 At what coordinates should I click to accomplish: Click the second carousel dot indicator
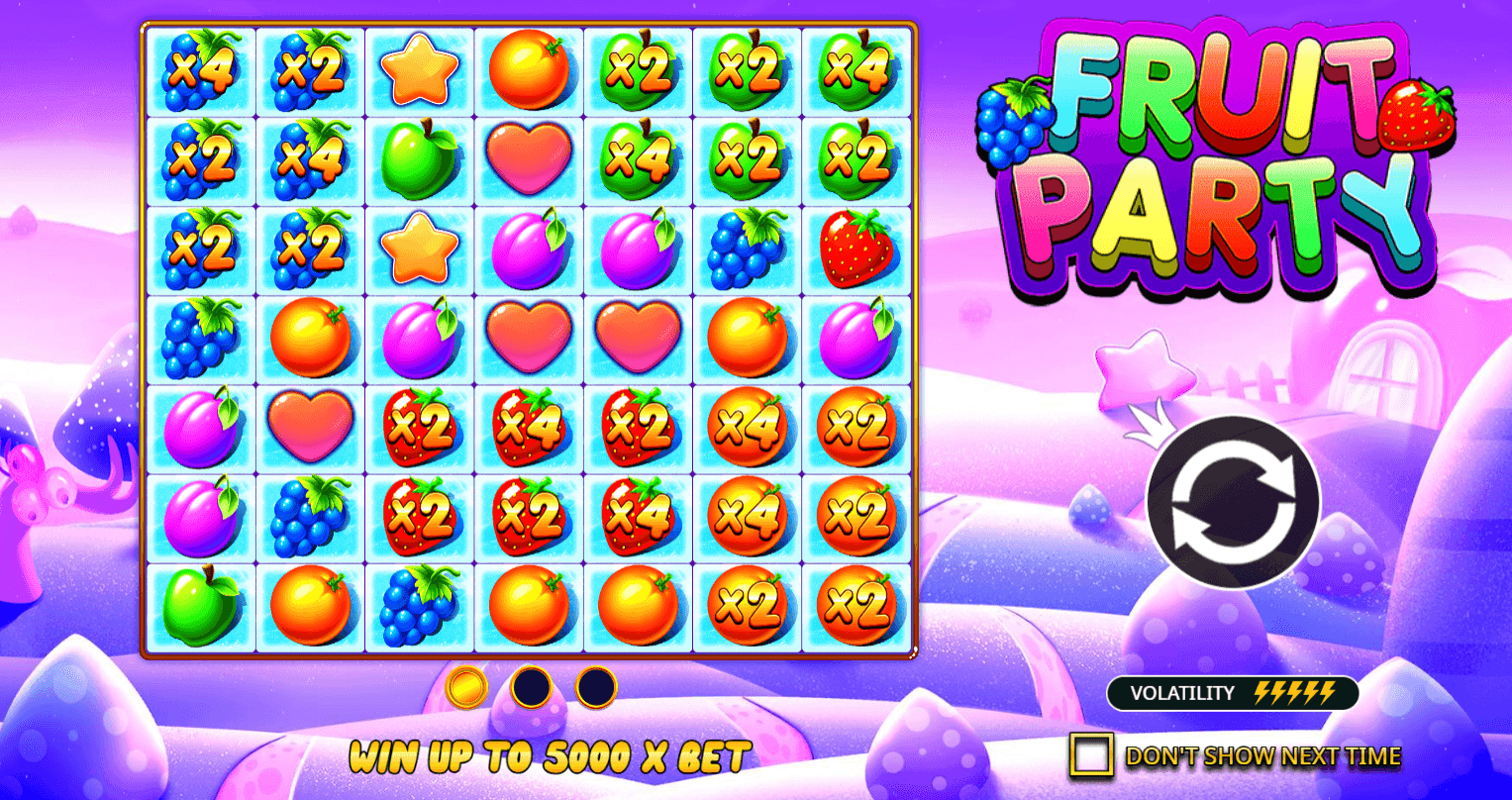click(x=530, y=689)
